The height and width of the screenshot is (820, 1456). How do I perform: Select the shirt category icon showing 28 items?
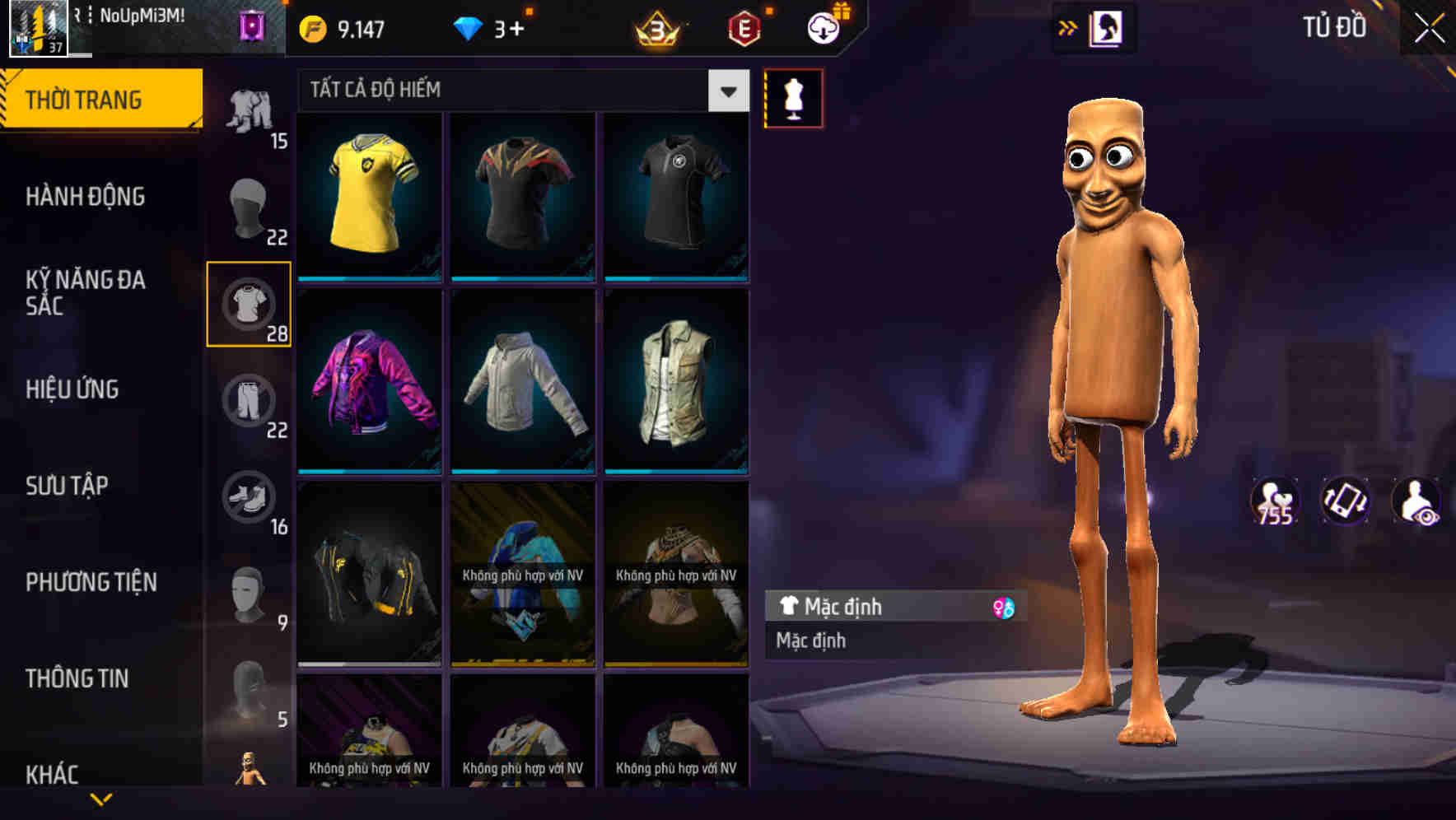(x=249, y=305)
